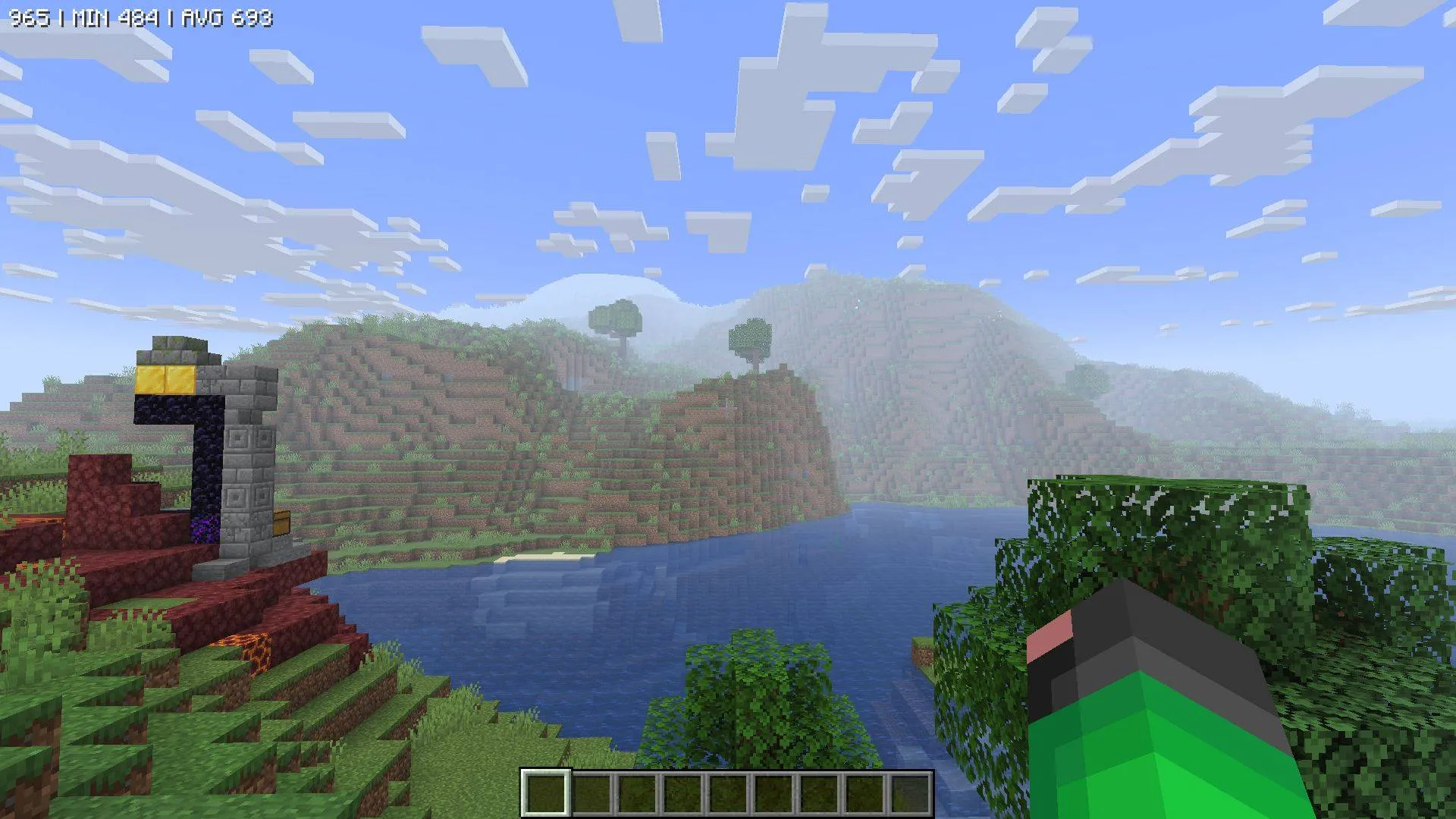1456x819 pixels.
Task: Click the highlighted selected hotbar slot
Action: [546, 795]
